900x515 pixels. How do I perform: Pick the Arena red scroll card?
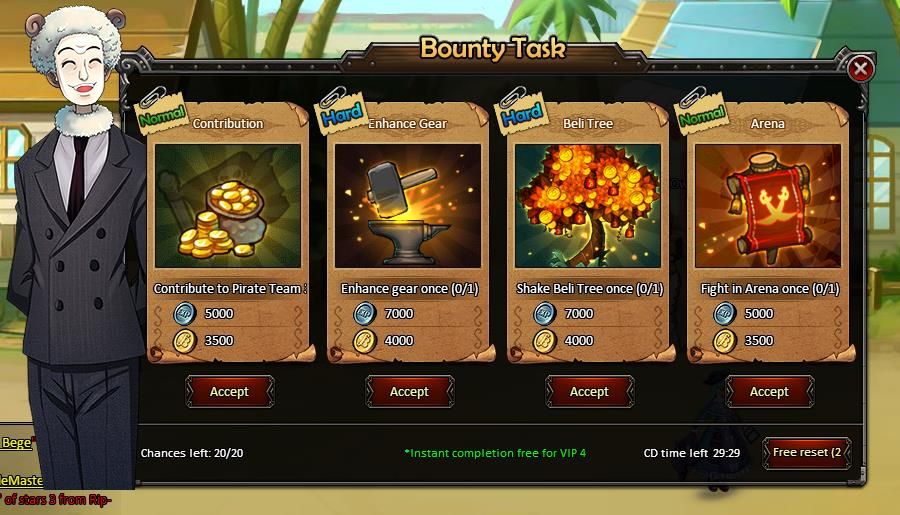coord(768,206)
